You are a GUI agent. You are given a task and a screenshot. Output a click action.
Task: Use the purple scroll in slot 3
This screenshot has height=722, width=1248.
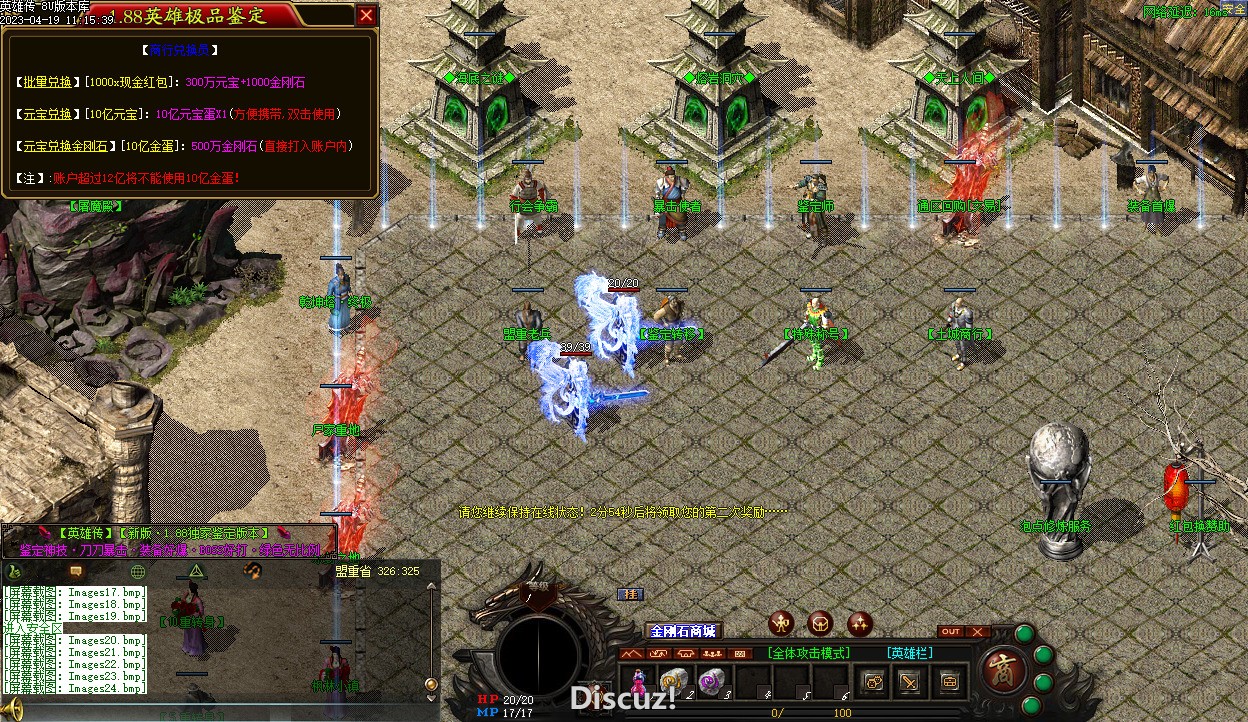pyautogui.click(x=711, y=681)
